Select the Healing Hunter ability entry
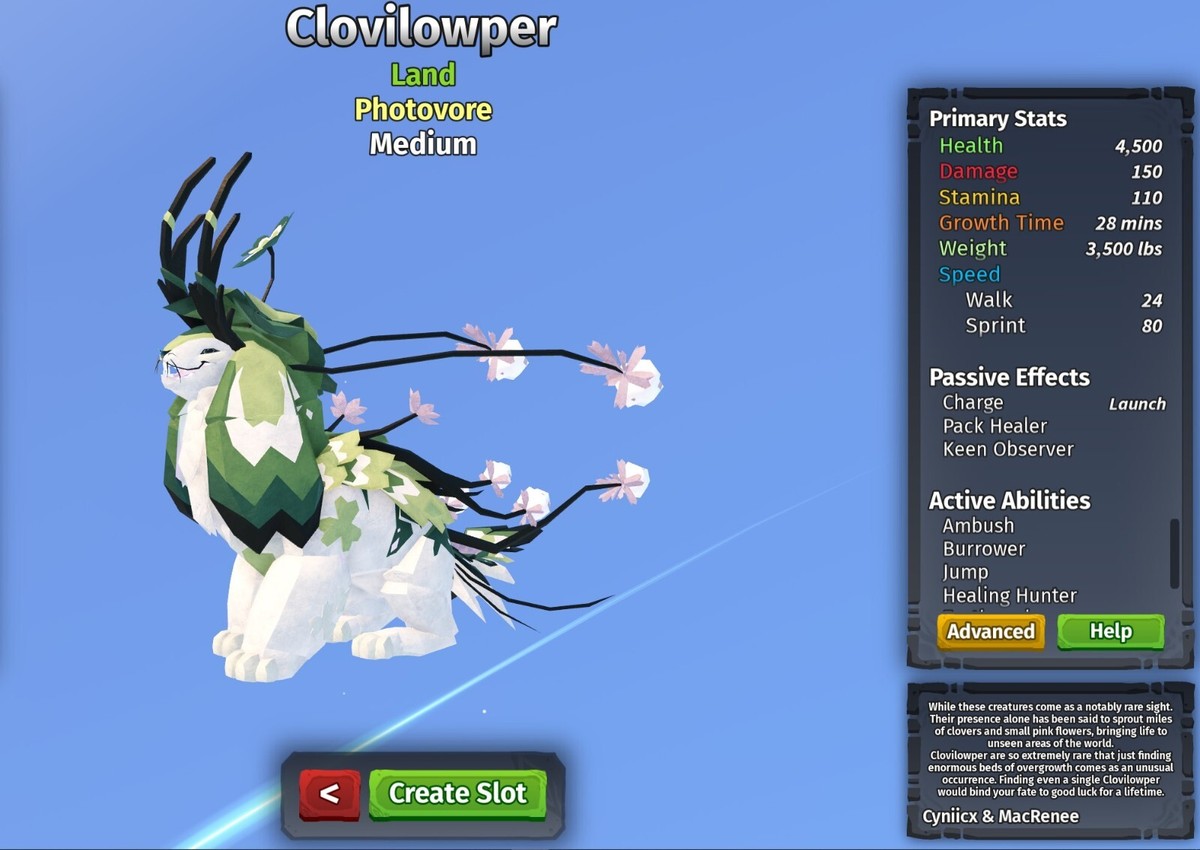This screenshot has width=1200, height=850. pos(1009,596)
